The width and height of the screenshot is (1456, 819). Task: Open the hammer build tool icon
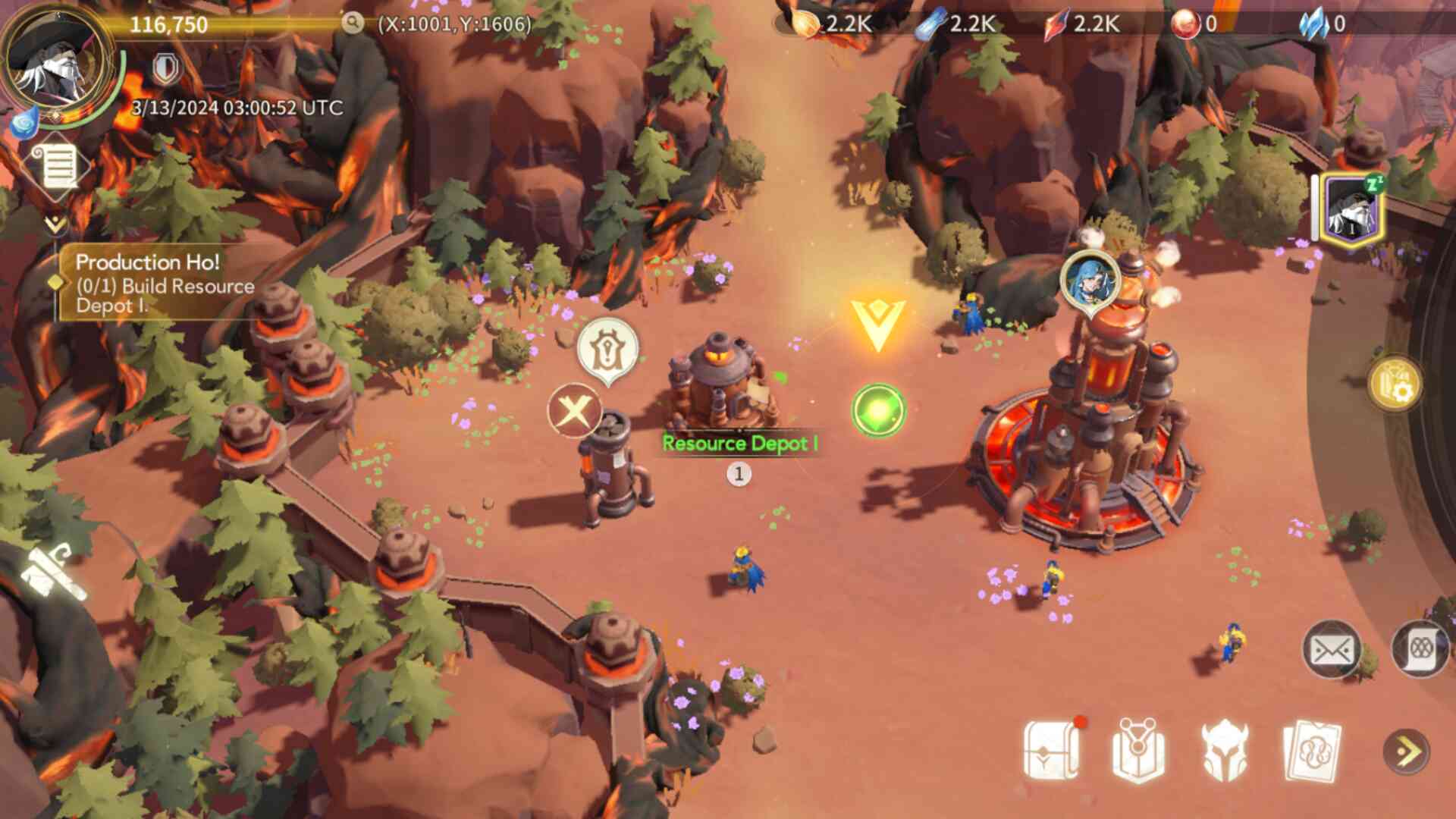[x=52, y=574]
